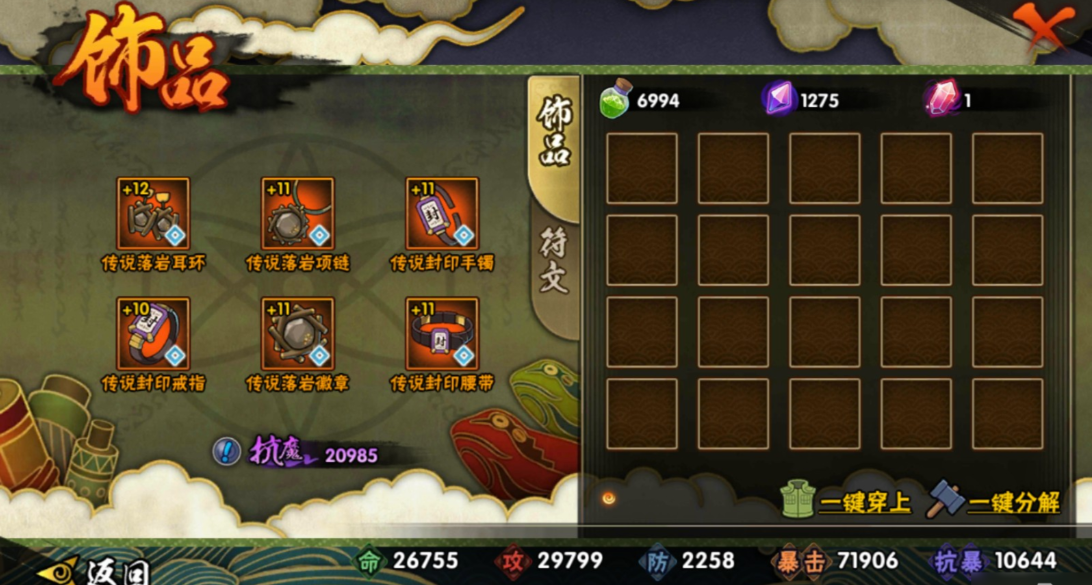
Task: Activate the 一键分解 decompose-all button
Action: click(x=994, y=500)
